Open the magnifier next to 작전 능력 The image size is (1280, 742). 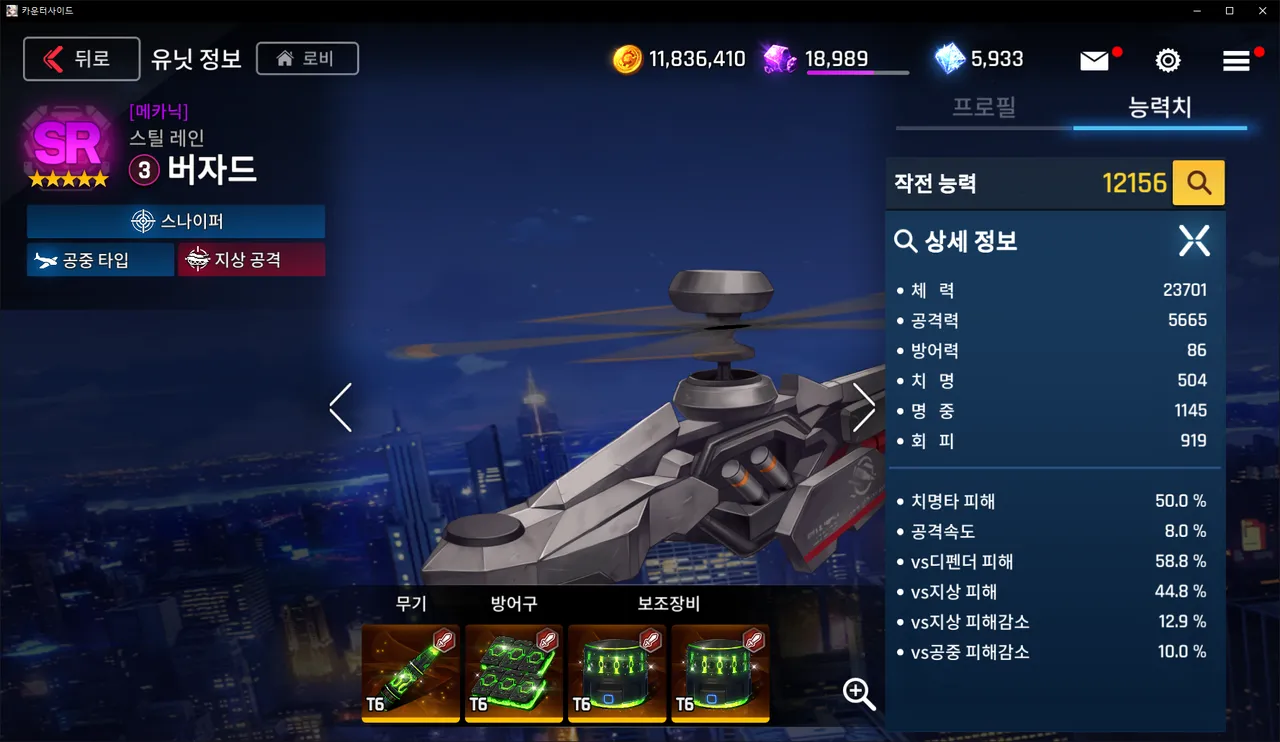[1199, 182]
